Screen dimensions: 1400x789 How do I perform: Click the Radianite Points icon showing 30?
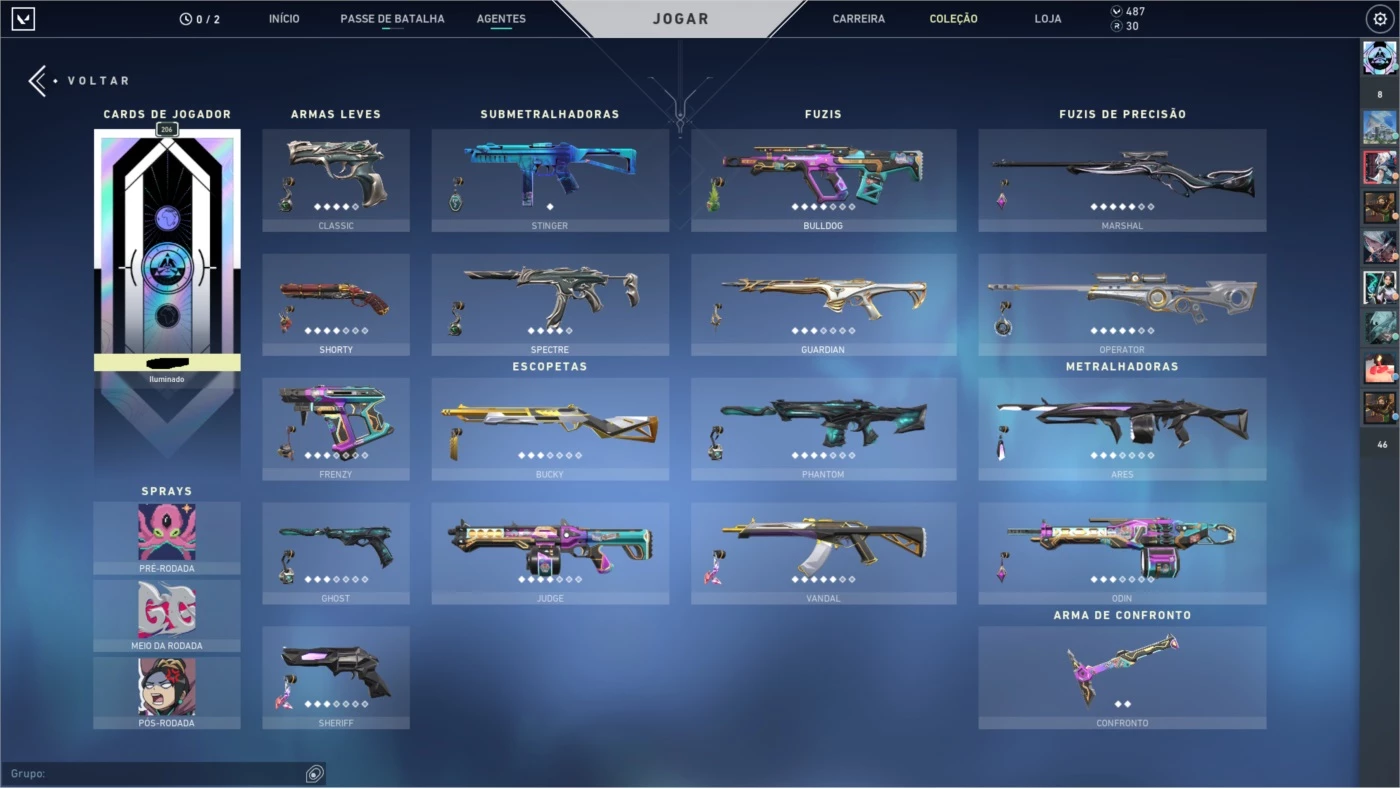tap(1116, 26)
